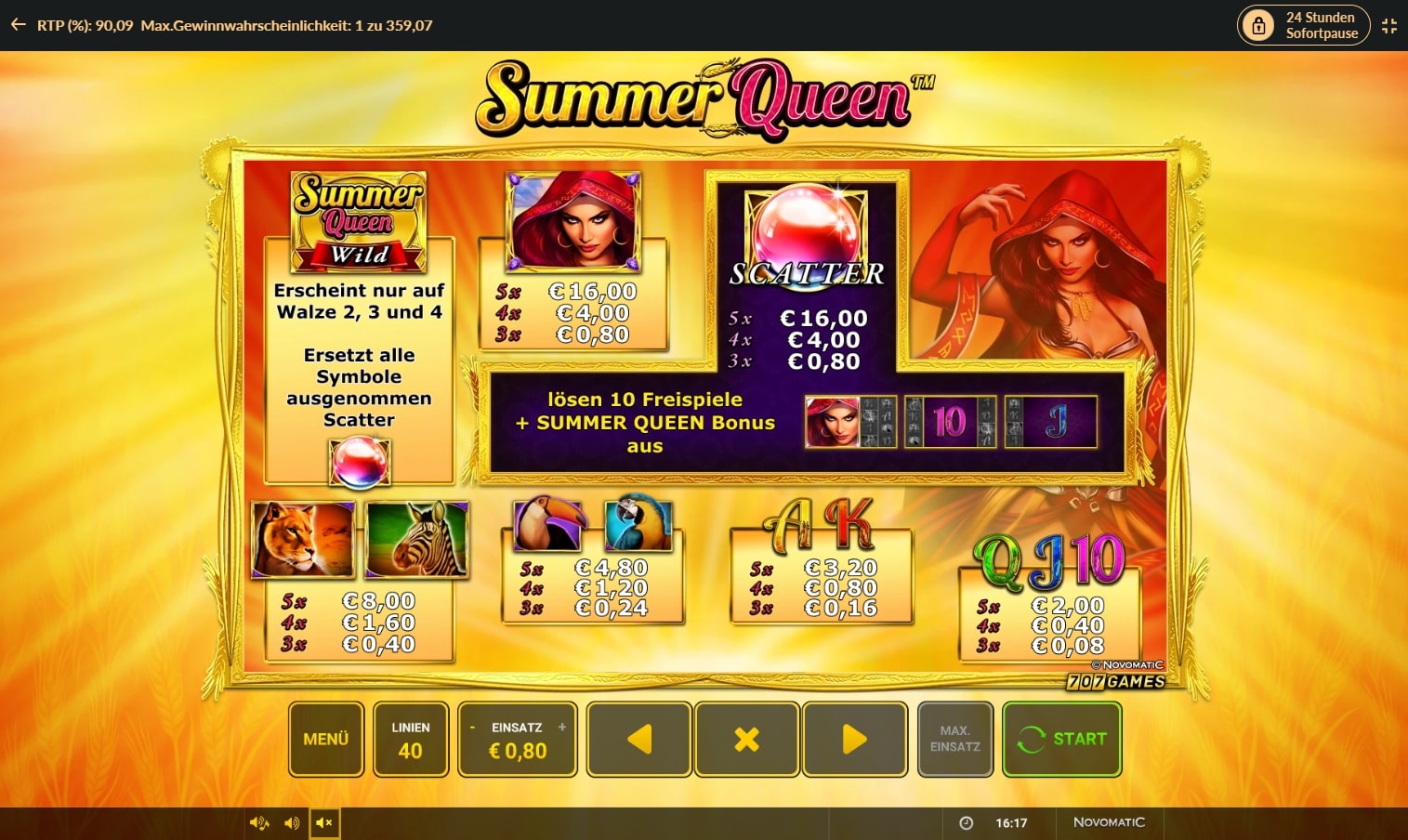Select the MAX EINSATZ button
The width and height of the screenshot is (1408, 840).
tap(954, 739)
